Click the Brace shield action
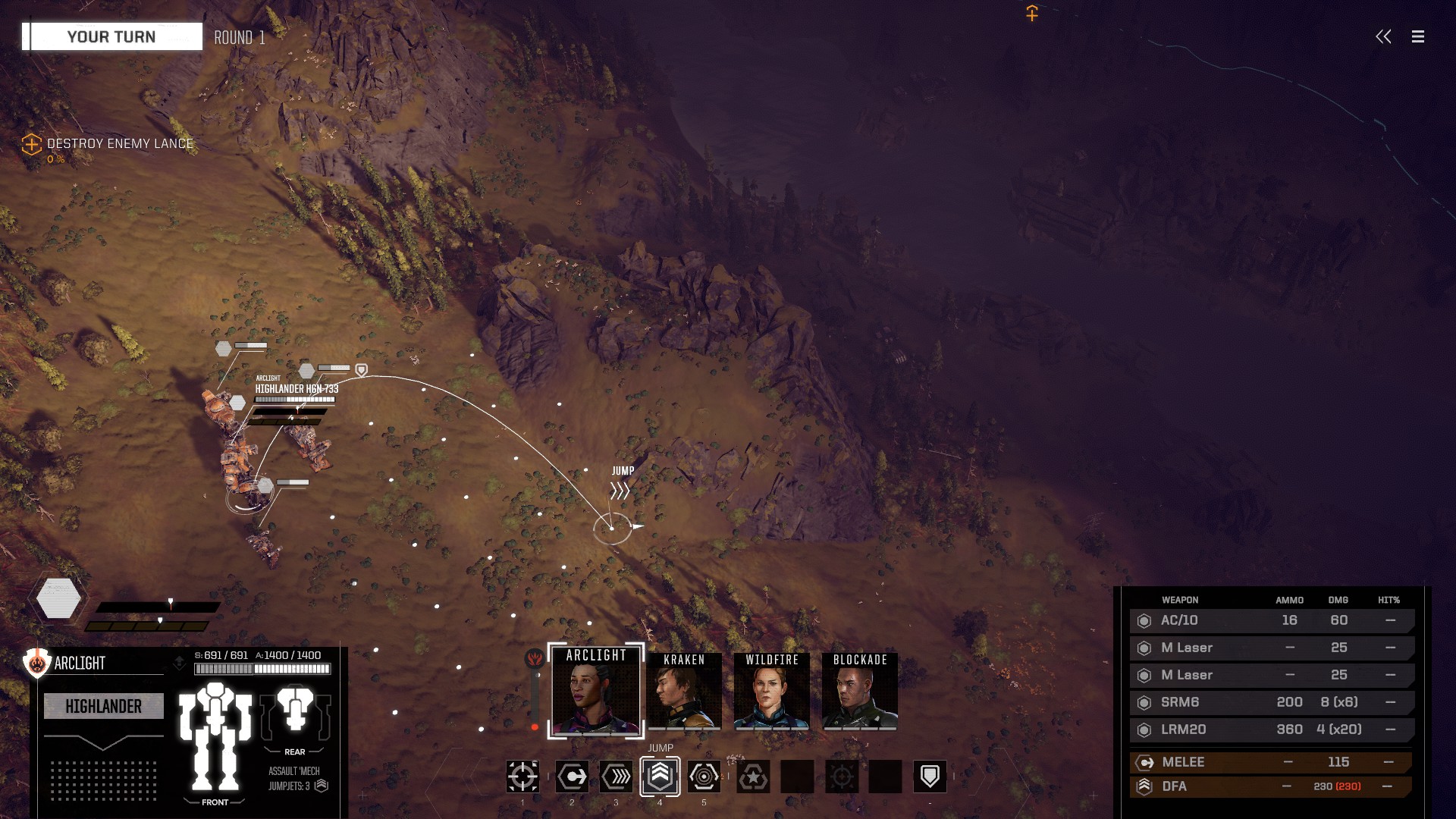Screen dimensions: 1456x819 pos(930,777)
